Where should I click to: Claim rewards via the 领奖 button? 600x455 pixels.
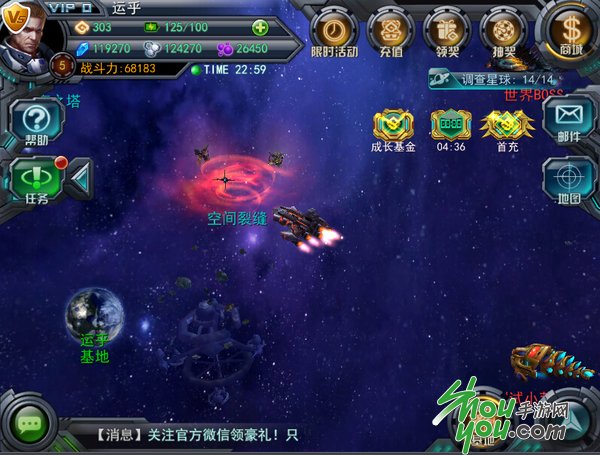[446, 30]
